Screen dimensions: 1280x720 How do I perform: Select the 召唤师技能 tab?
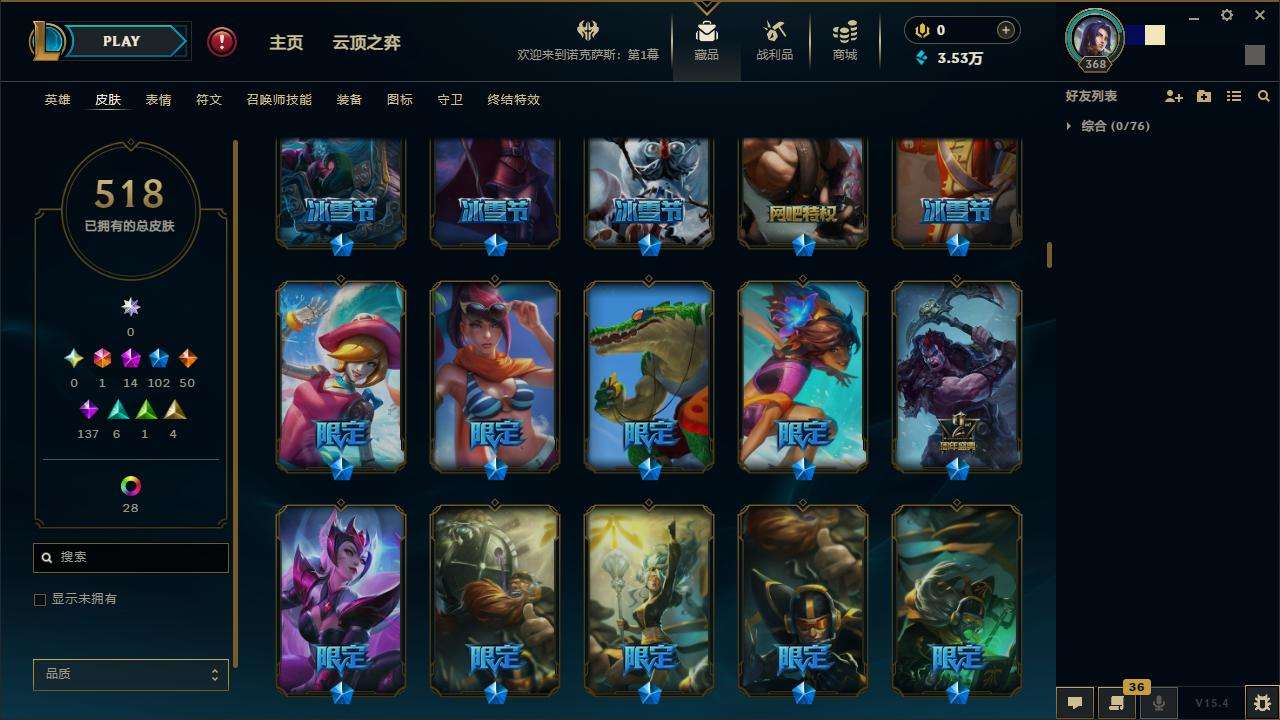[279, 100]
